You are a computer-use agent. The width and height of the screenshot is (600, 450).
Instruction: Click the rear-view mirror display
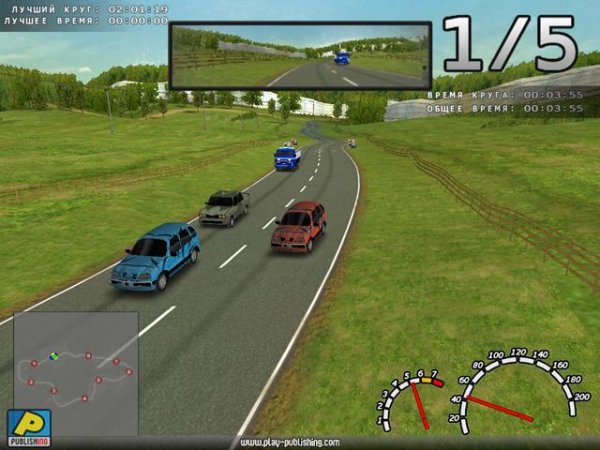300,56
